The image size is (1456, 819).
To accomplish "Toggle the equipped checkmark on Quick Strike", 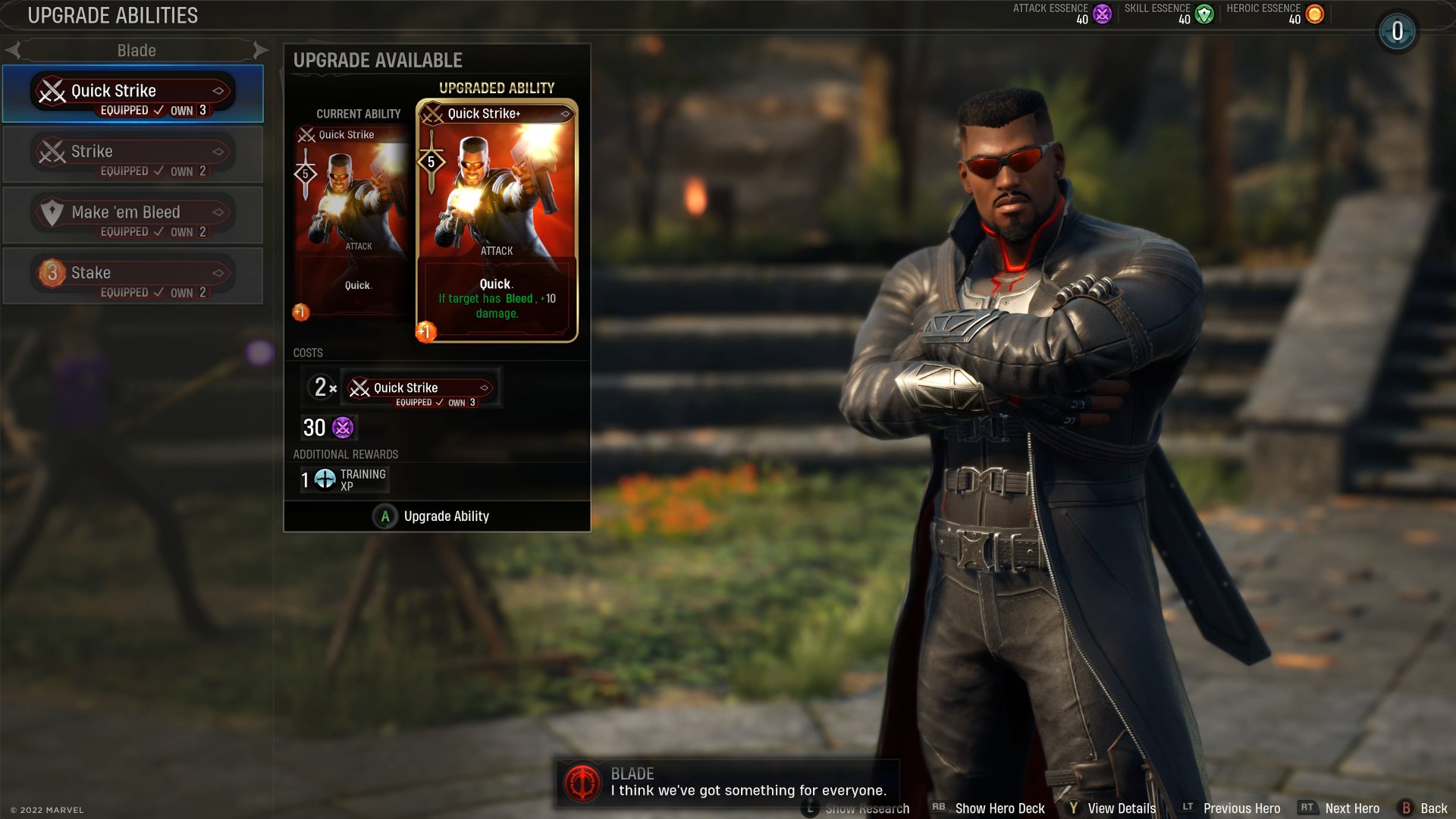I will [159, 110].
